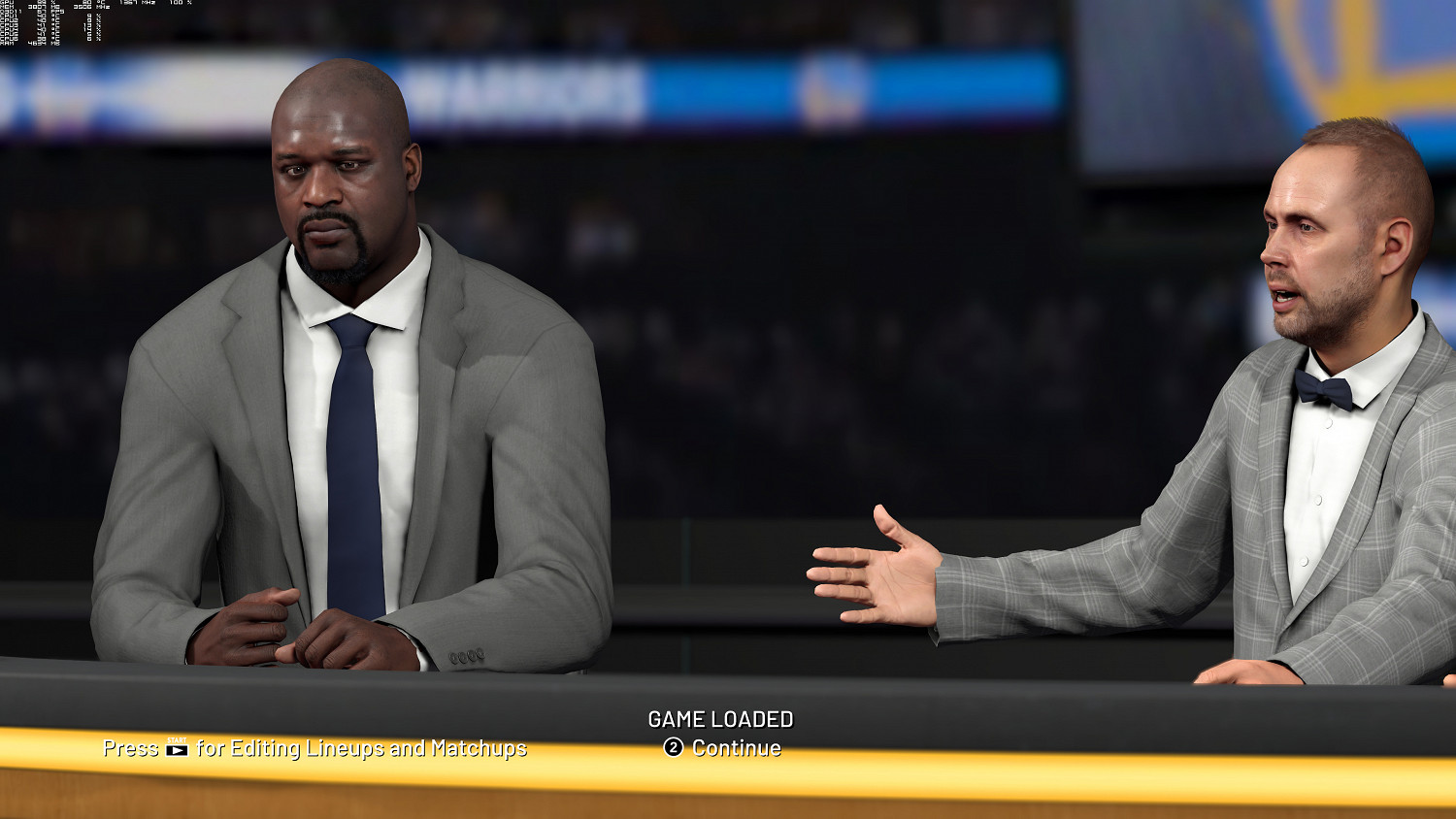Click the GPU usage readout
The width and height of the screenshot is (1456, 819).
pos(44,3)
